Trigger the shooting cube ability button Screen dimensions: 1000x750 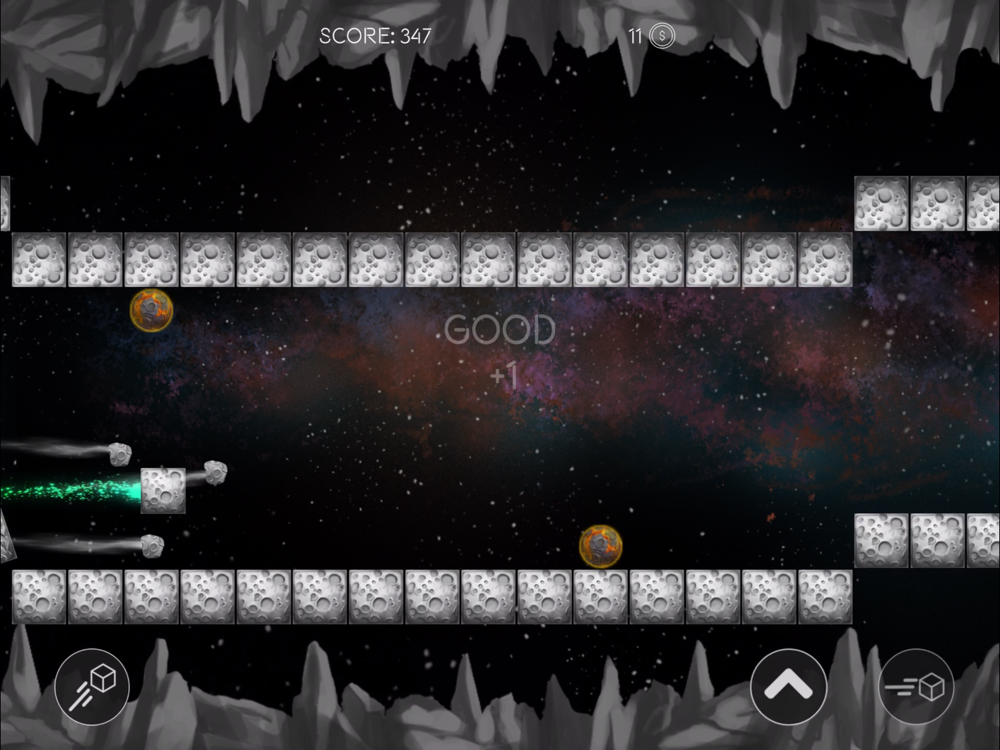[x=92, y=687]
